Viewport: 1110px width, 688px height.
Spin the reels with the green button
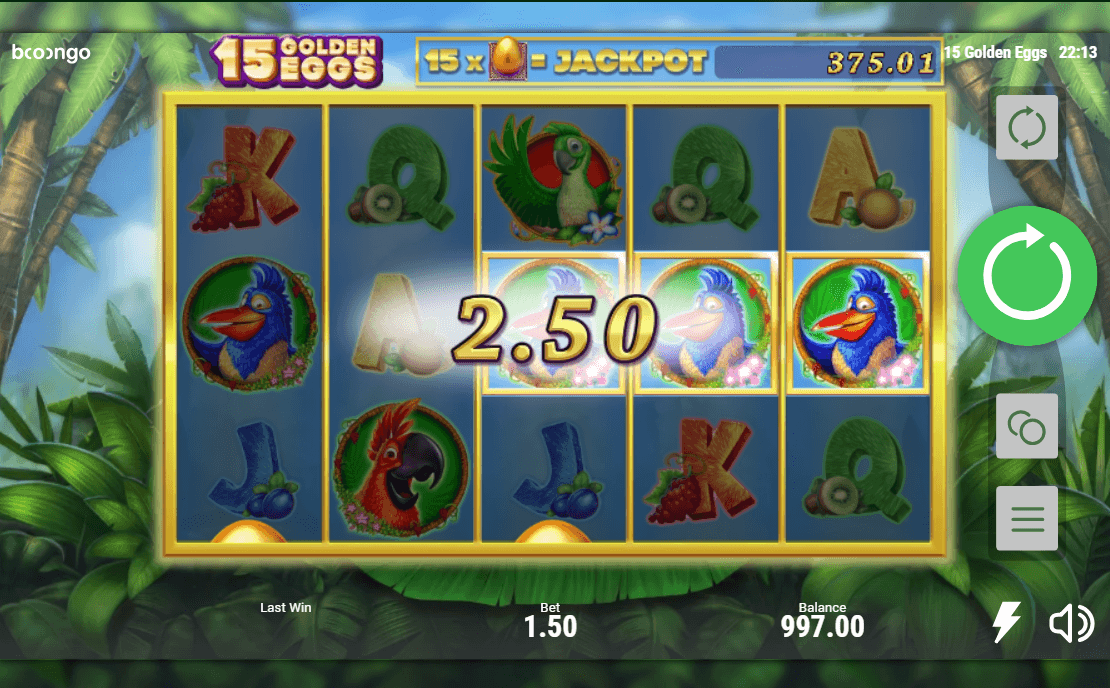pyautogui.click(x=1027, y=276)
